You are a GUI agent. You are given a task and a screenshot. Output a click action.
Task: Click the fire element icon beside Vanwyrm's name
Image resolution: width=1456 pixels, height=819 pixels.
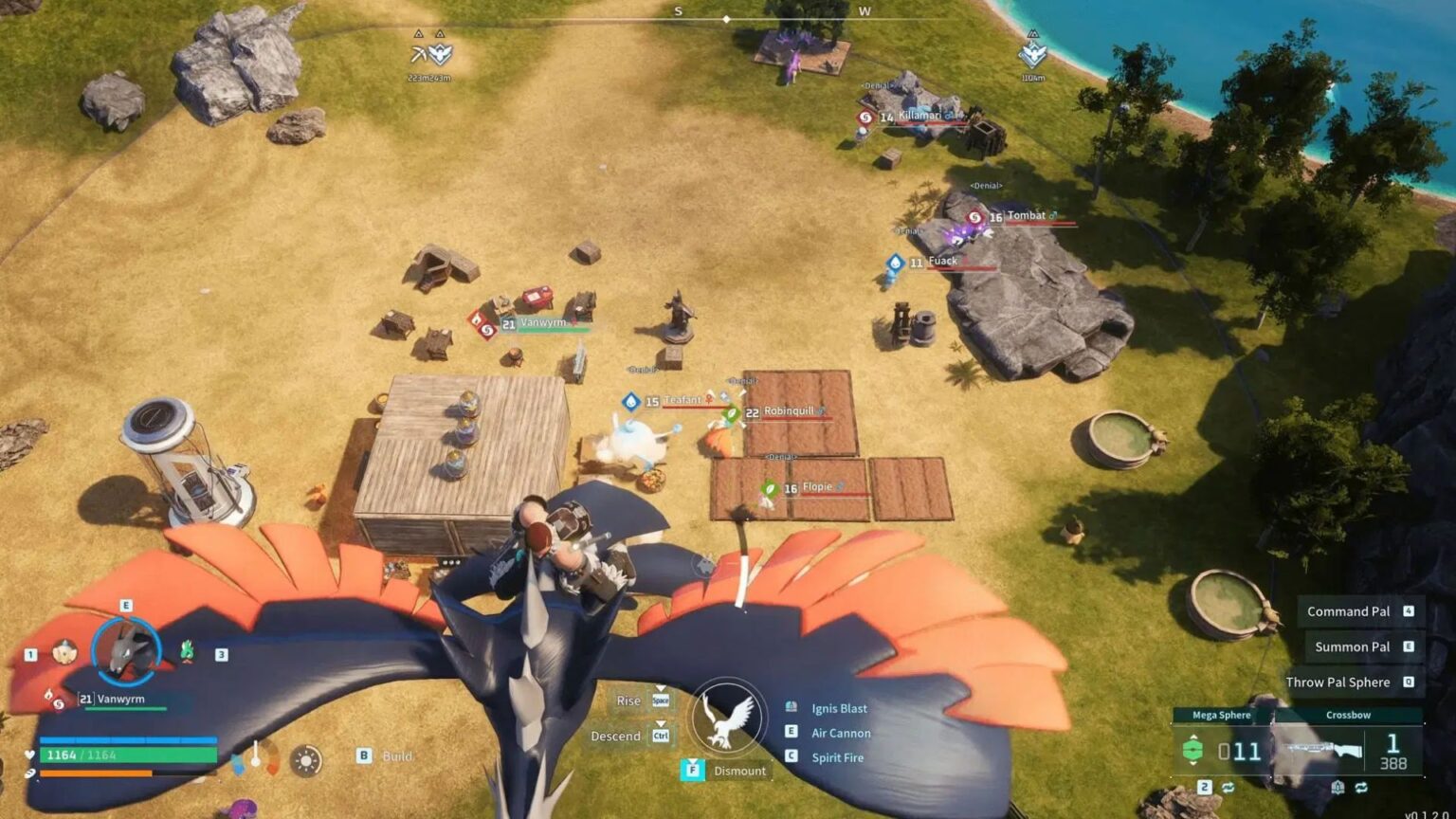[48, 693]
